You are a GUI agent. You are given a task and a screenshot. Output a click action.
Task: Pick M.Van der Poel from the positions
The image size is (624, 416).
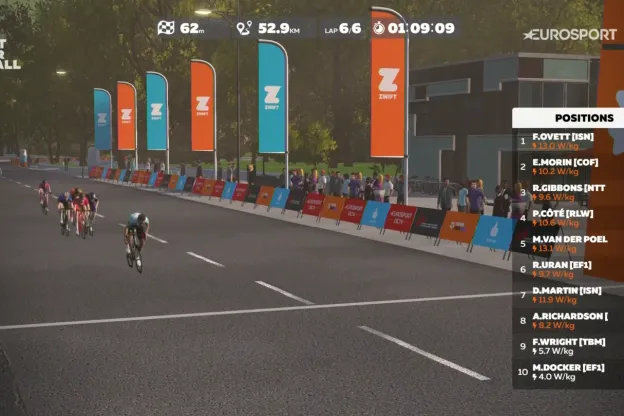[566, 244]
